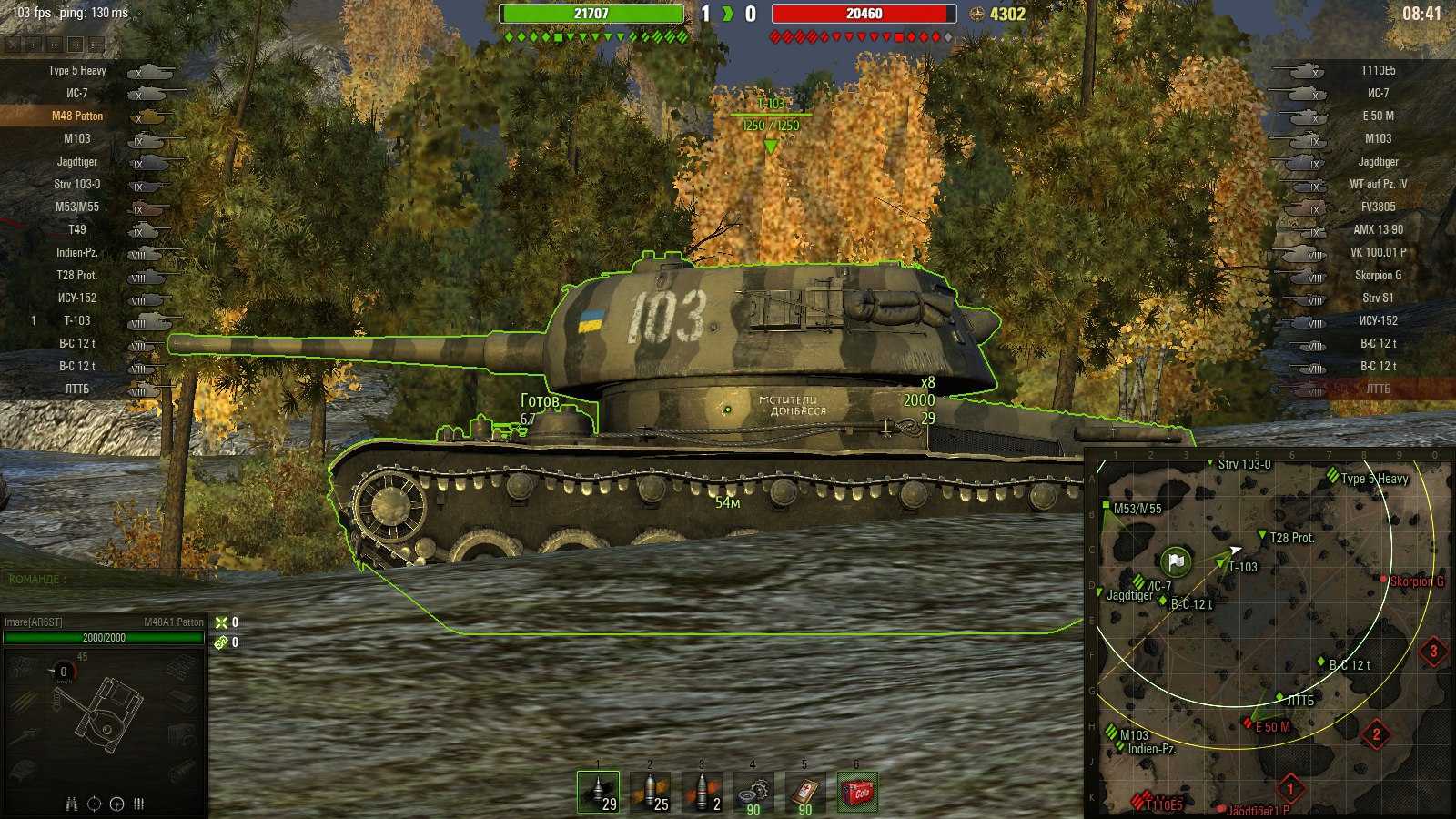The image size is (1456, 819).
Task: Activate the Repair Kit in slot 4
Action: point(753,790)
